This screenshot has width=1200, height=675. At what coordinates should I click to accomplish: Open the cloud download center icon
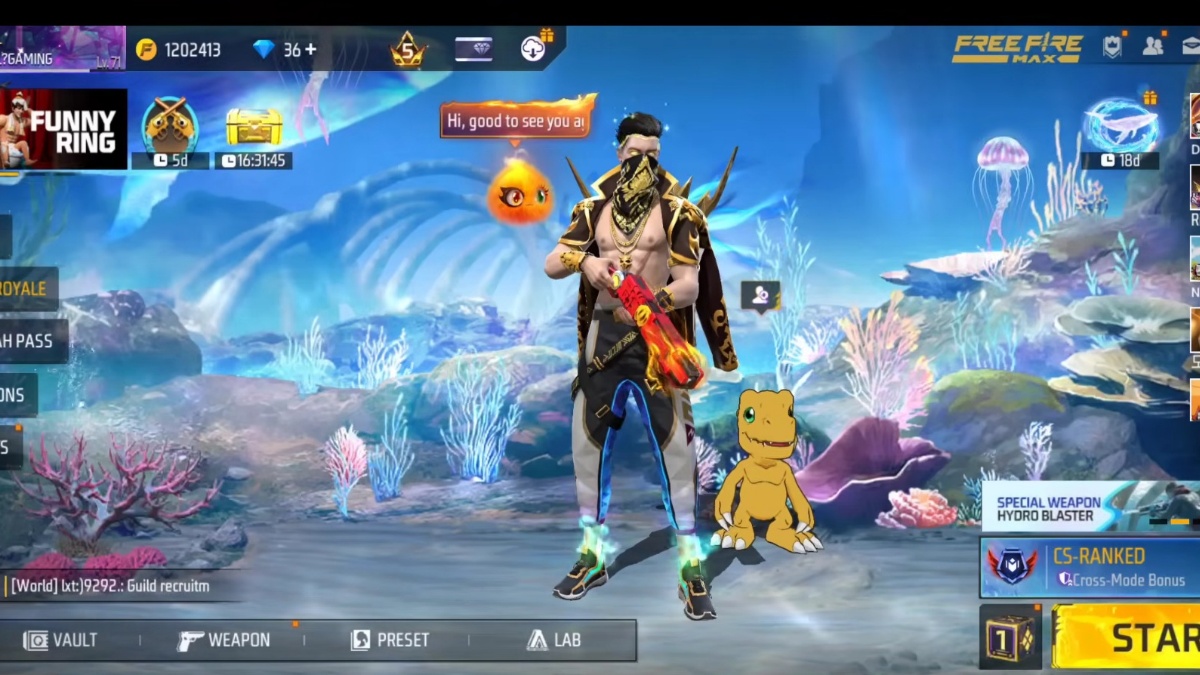pos(533,48)
